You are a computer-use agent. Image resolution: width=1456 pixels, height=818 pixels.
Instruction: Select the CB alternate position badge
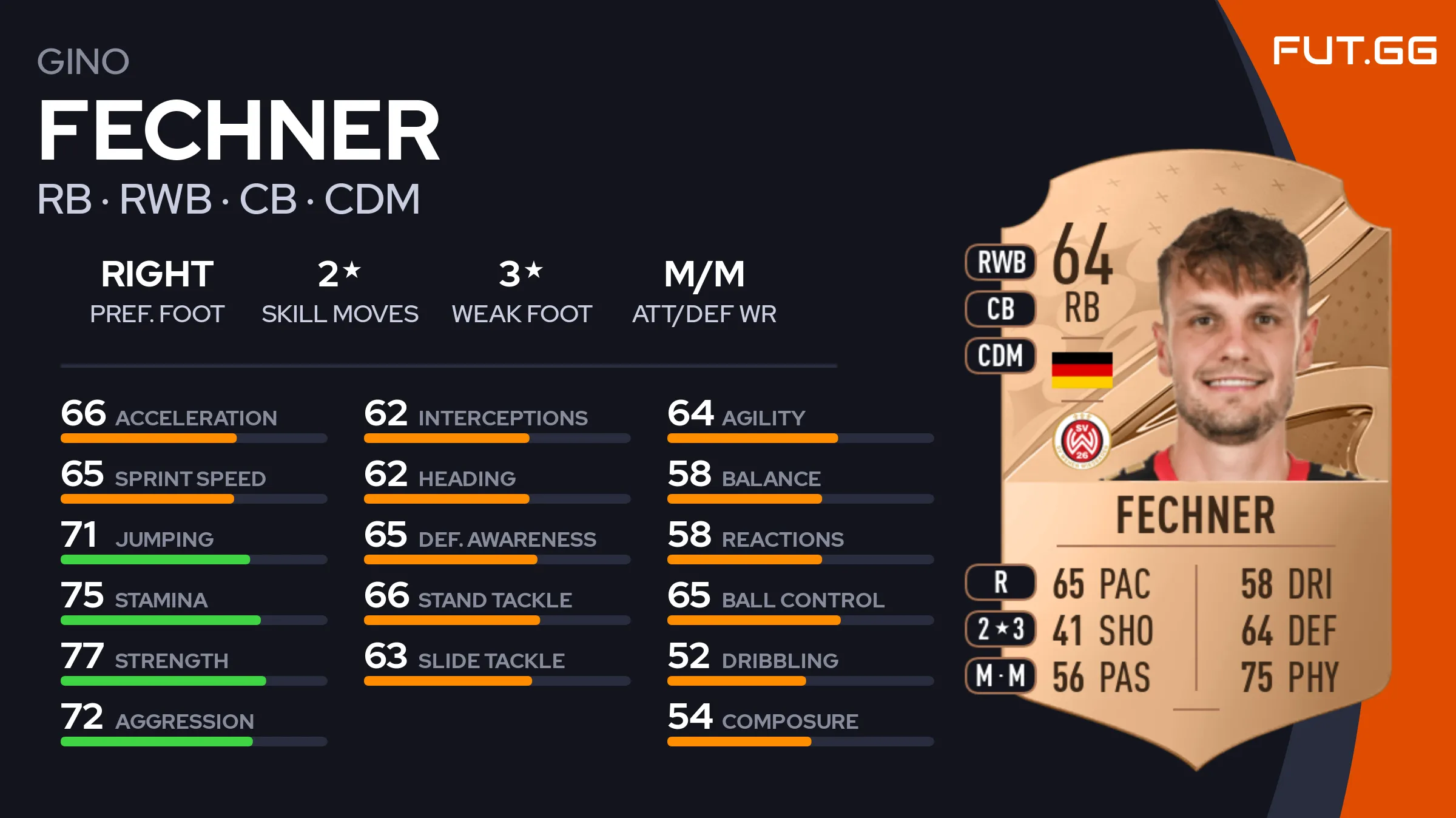1001,309
